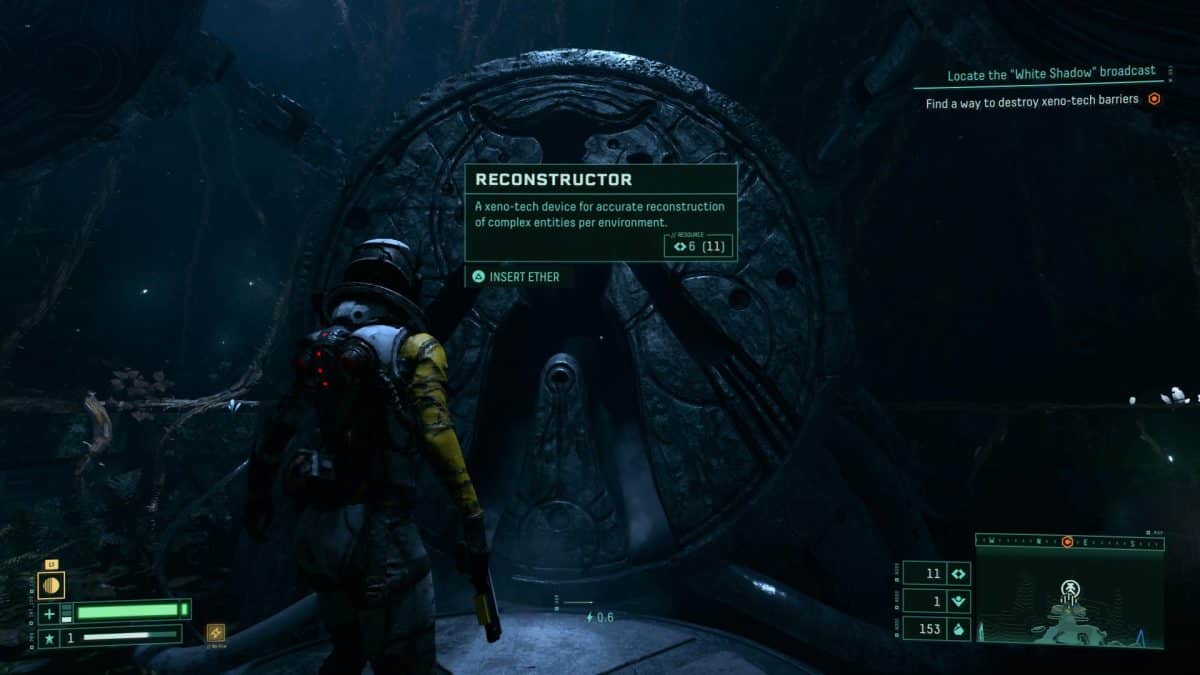Image resolution: width=1200 pixels, height=675 pixels.
Task: Click the Reconstructor info panel title
Action: 553,180
